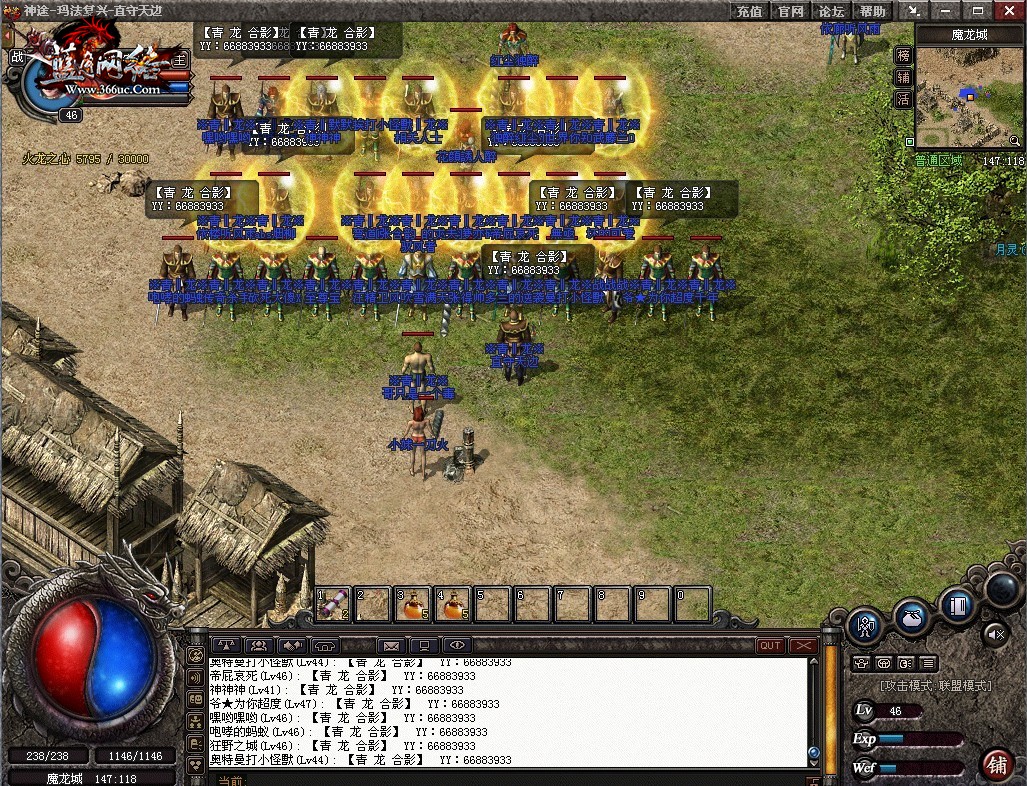Viewport: 1027px width, 786px height.
Task: Open the 铺 shop button
Action: (996, 764)
